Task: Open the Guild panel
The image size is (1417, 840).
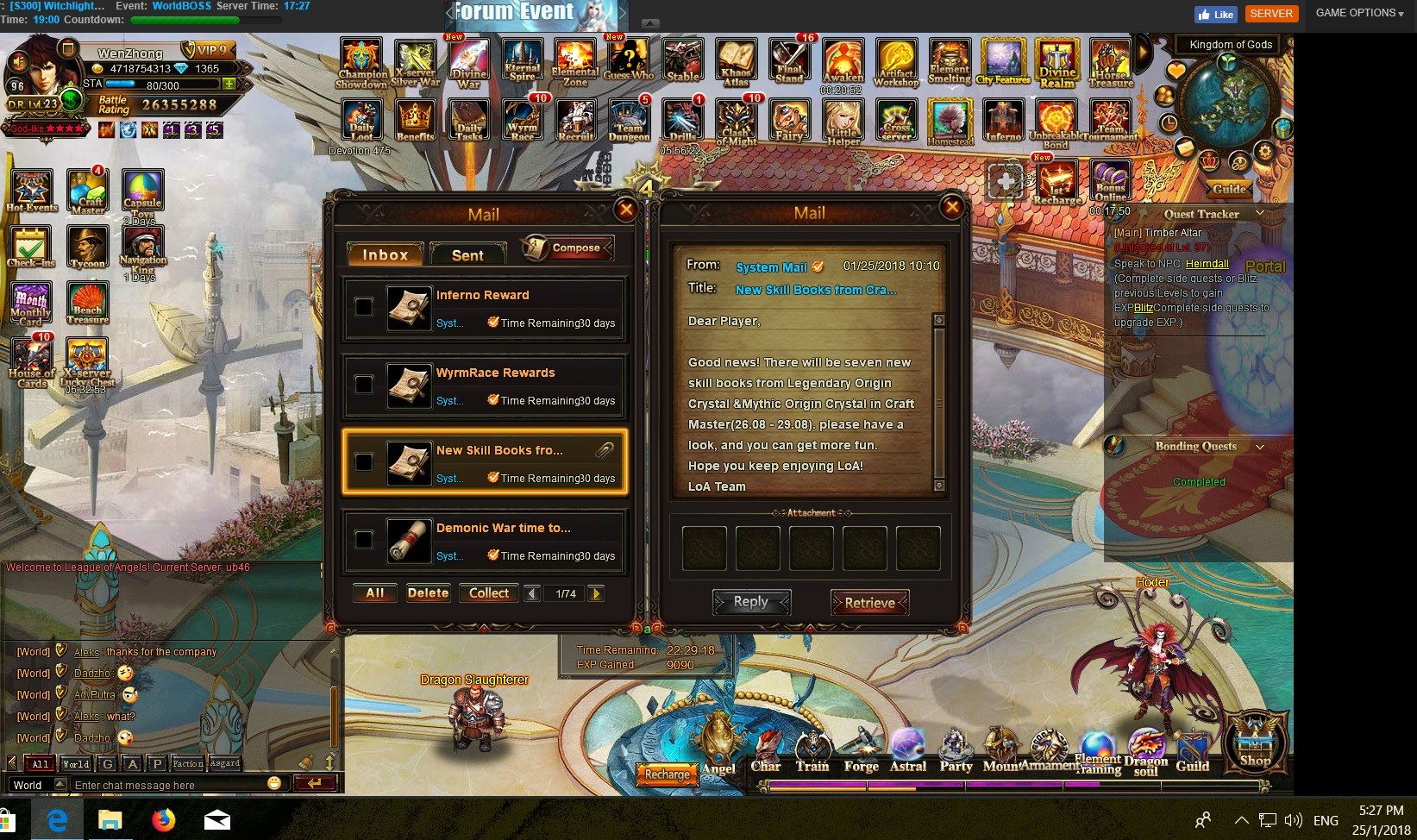Action: [1192, 750]
